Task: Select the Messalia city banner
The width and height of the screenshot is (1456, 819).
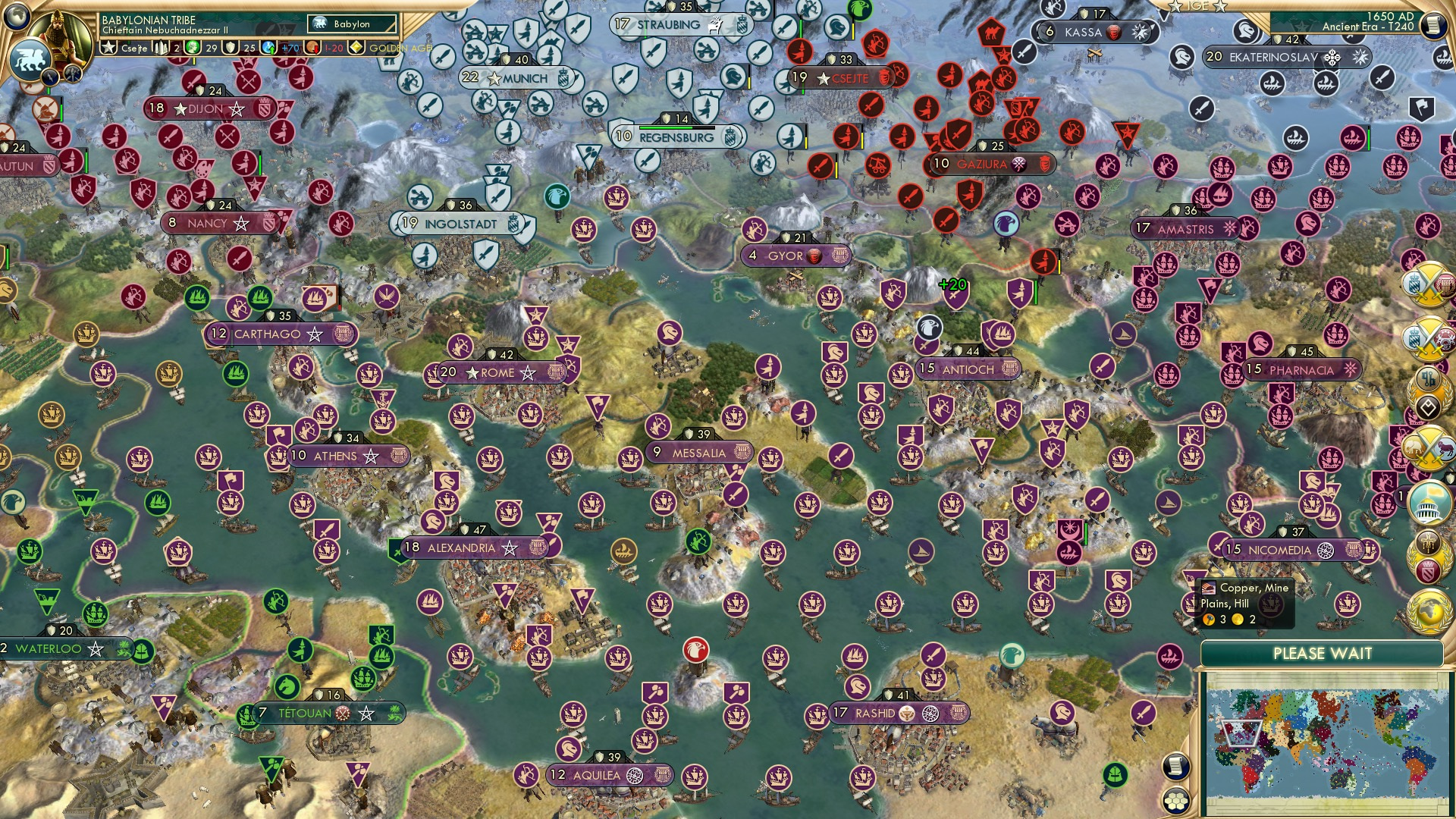Action: 698,453
